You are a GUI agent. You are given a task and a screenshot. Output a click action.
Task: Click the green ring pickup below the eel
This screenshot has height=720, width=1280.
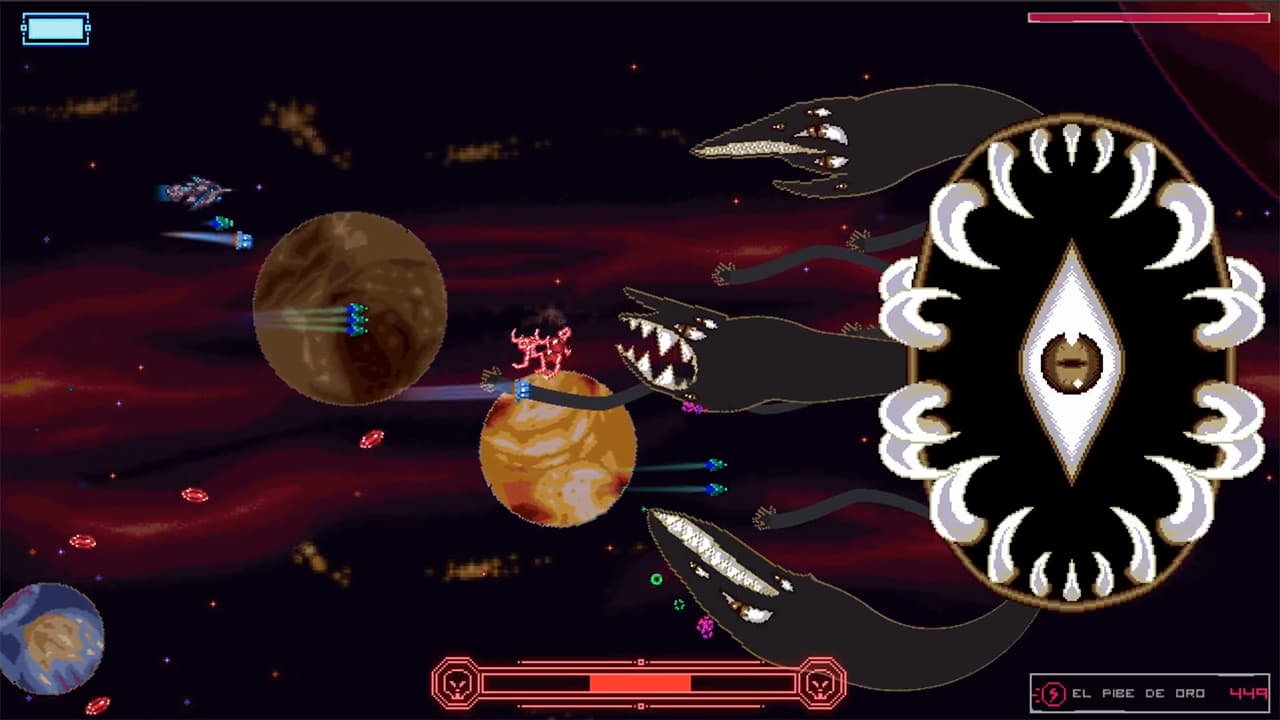655,578
